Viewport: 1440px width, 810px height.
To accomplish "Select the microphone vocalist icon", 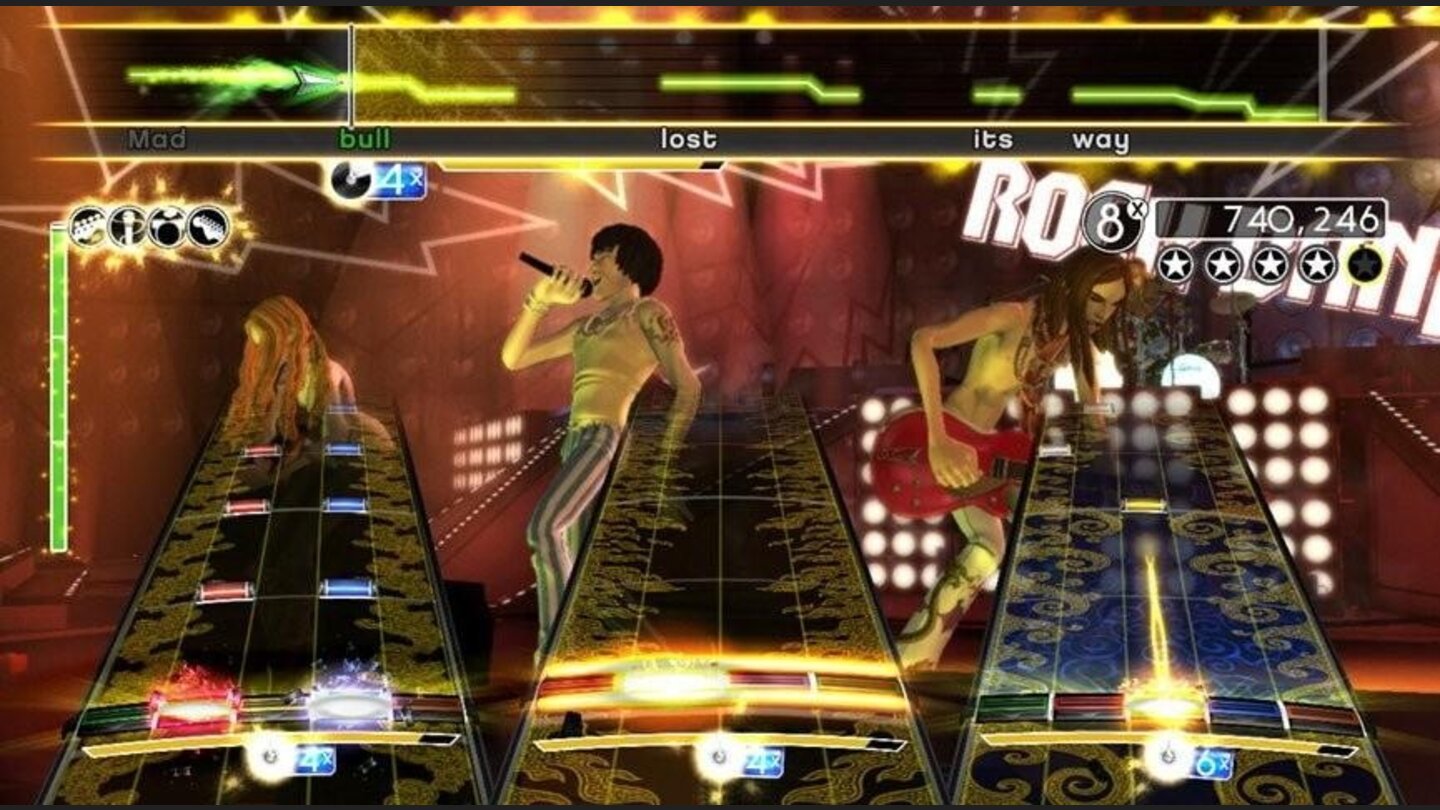I will click(x=127, y=222).
